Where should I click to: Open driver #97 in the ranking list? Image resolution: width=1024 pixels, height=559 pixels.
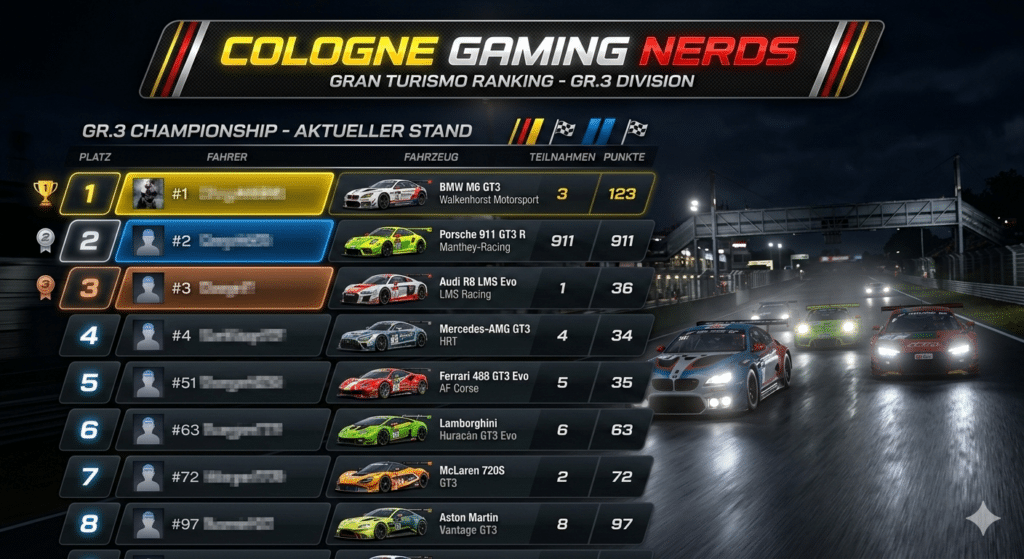(x=225, y=524)
